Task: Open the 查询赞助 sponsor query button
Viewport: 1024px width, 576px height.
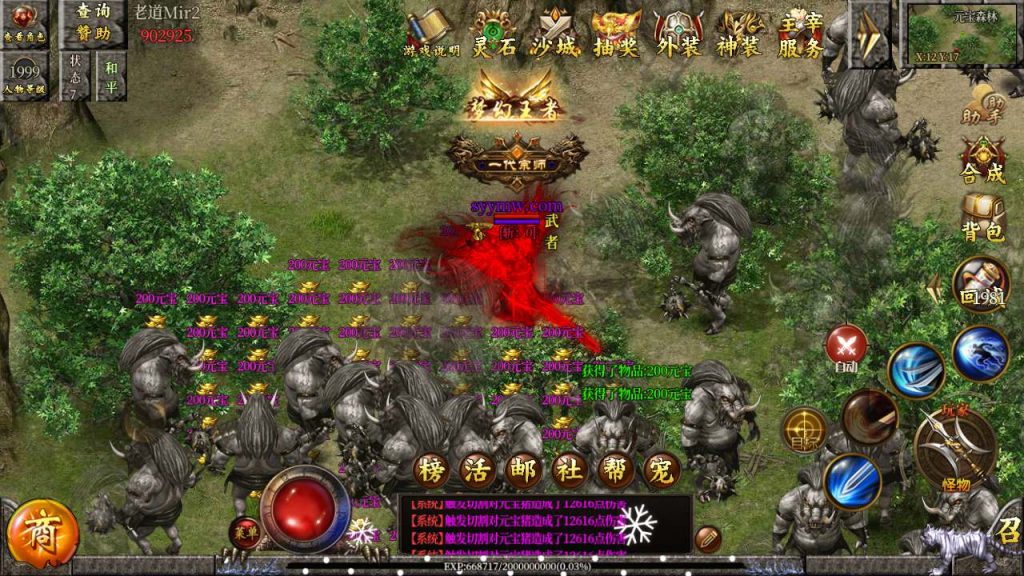Action: [91, 22]
